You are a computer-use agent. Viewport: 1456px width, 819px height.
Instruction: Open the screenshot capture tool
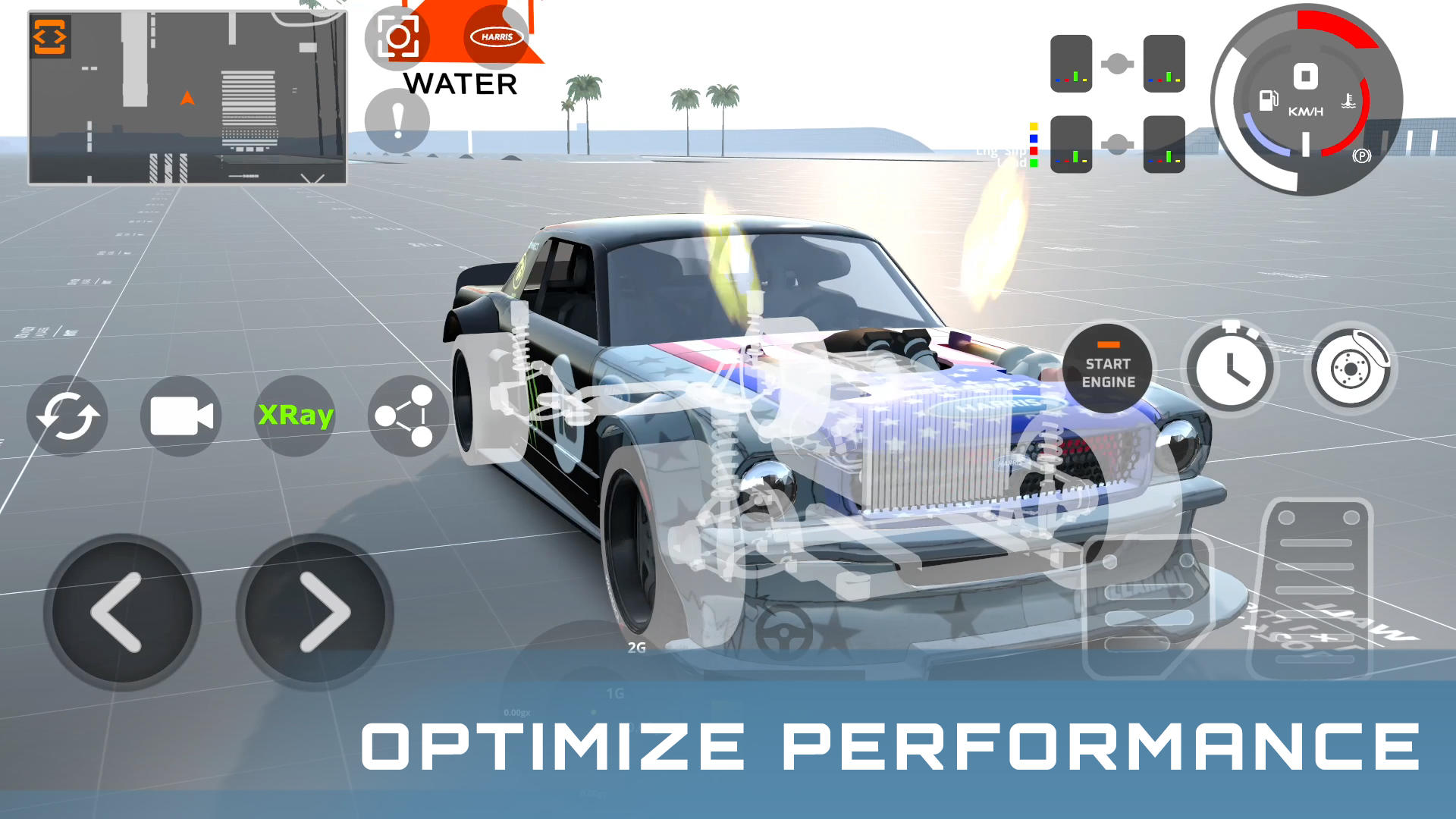click(398, 36)
